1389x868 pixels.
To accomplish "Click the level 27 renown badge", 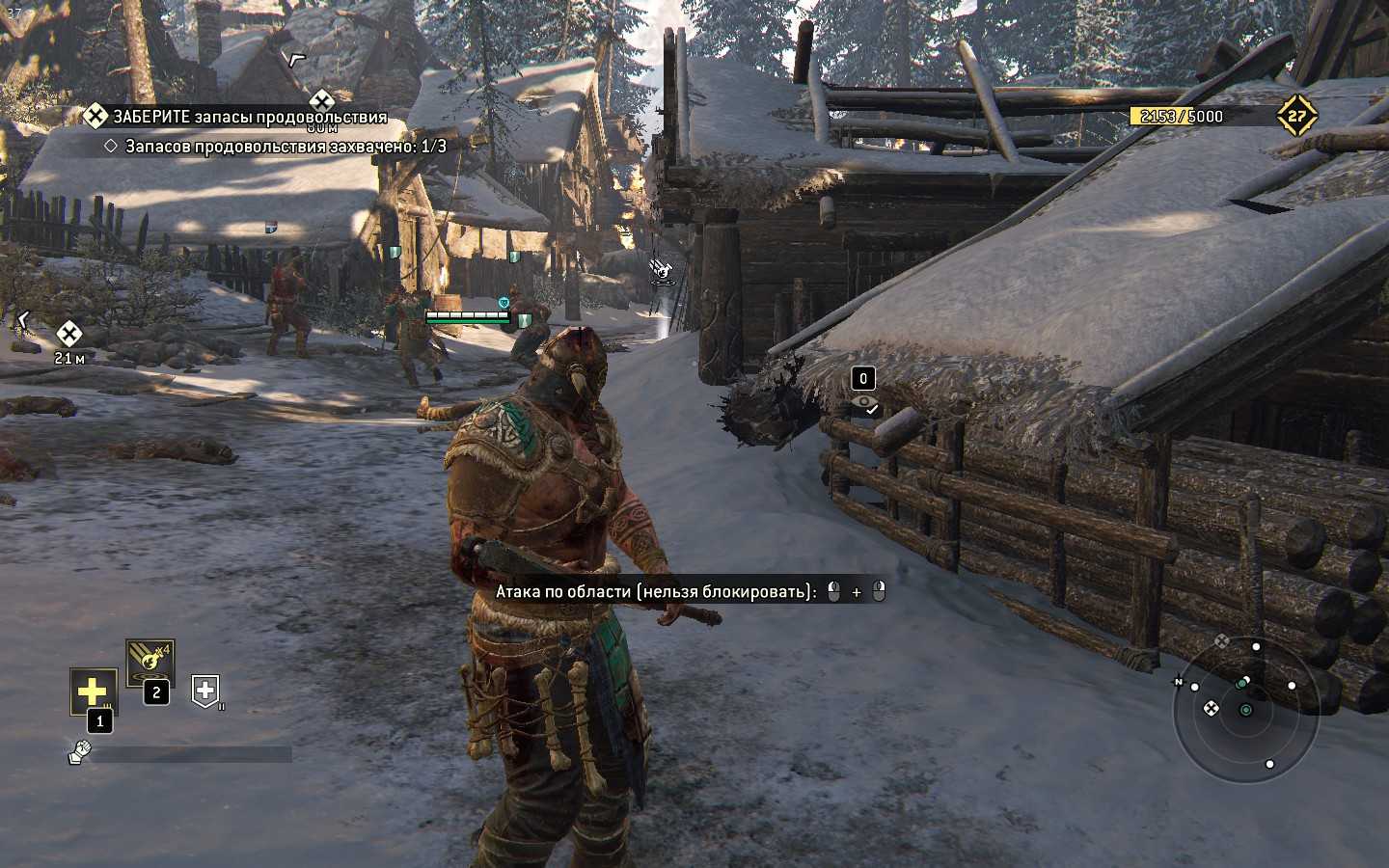I will (x=1296, y=116).
